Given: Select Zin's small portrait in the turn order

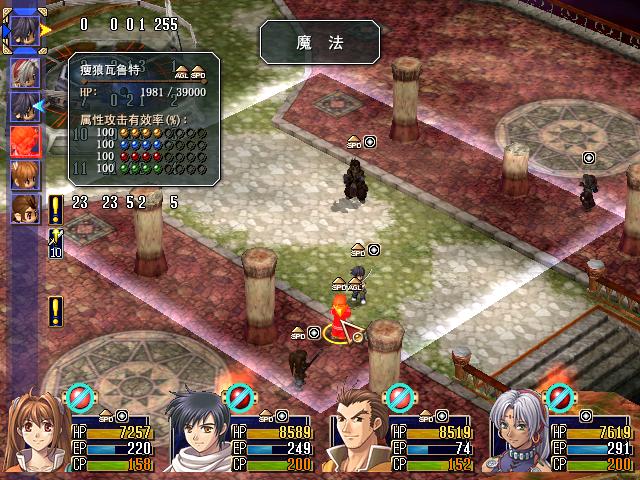Looking at the screenshot, I should (x=25, y=208).
